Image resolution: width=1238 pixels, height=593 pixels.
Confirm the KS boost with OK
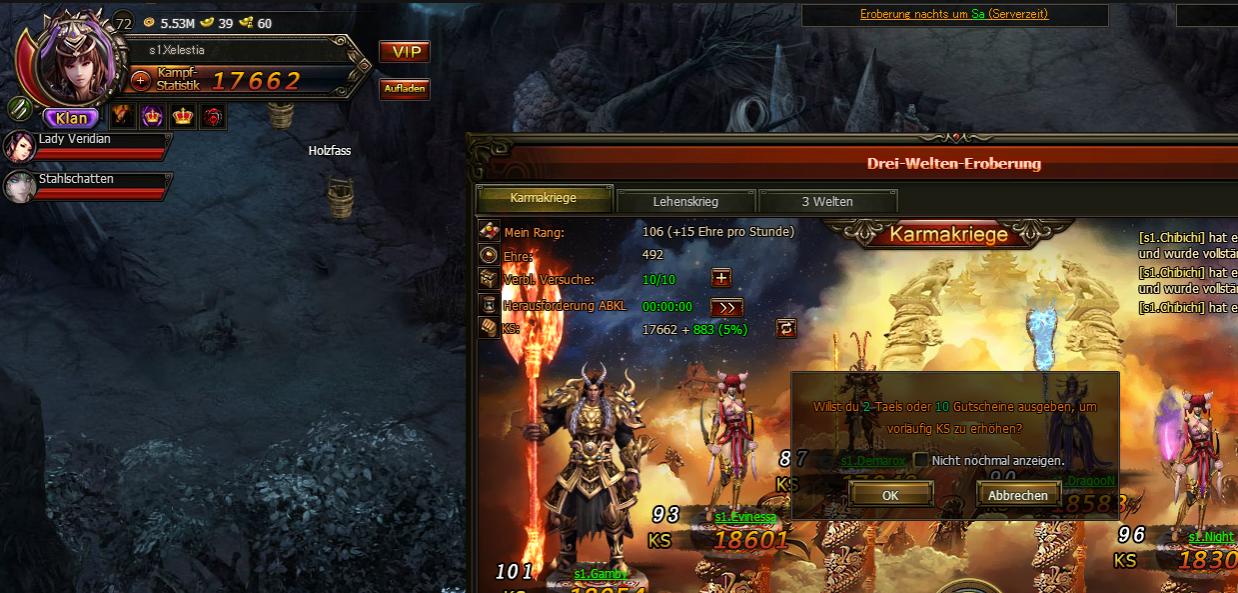[x=890, y=494]
